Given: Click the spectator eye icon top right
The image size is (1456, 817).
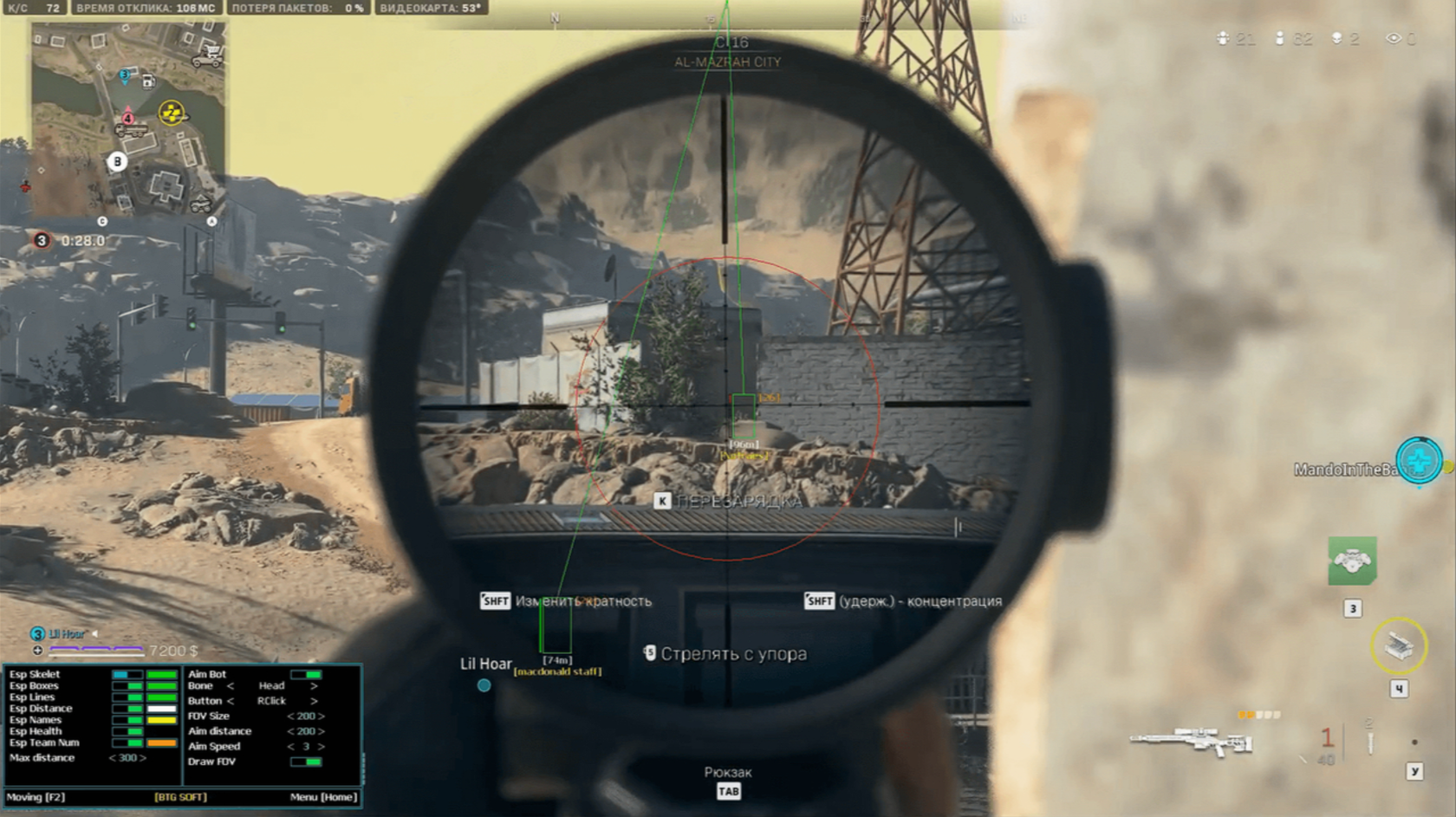Looking at the screenshot, I should coord(1394,38).
